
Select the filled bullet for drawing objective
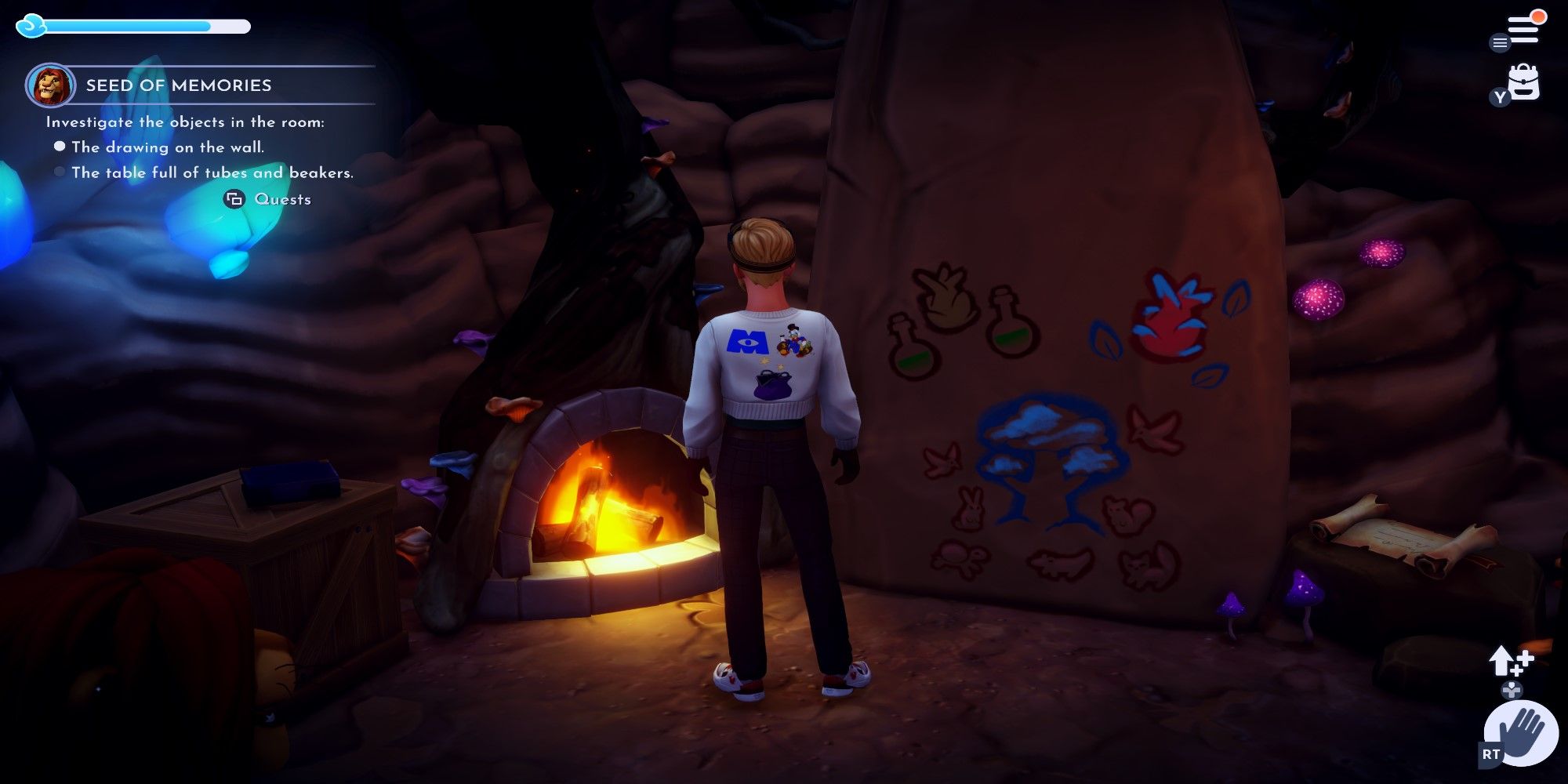click(x=59, y=144)
